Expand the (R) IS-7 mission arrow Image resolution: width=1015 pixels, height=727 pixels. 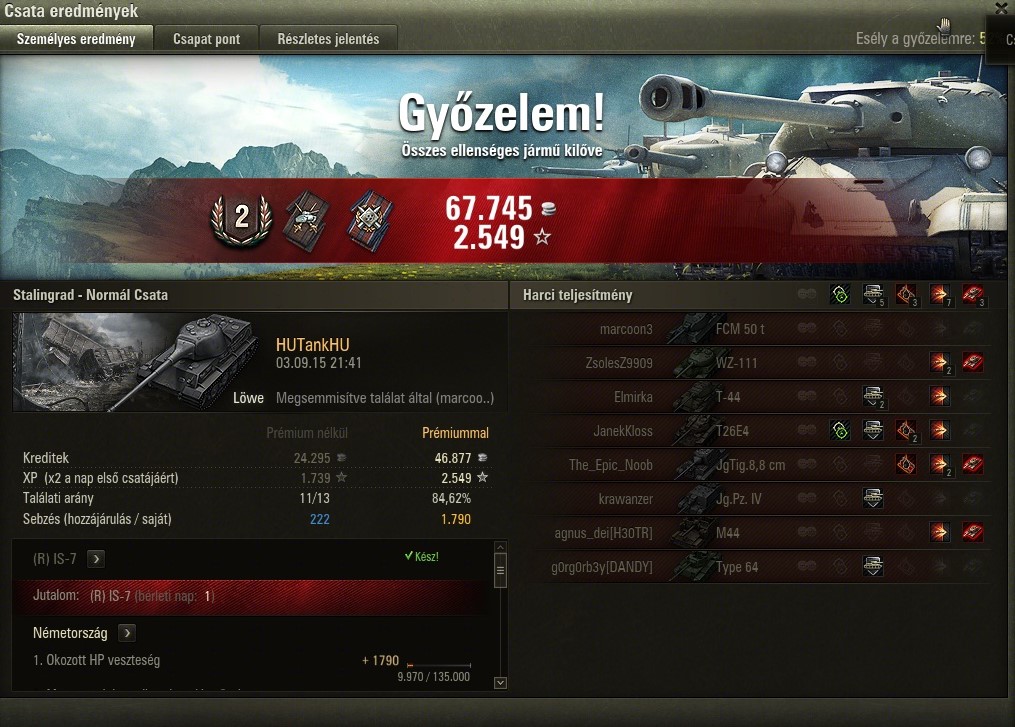(95, 558)
